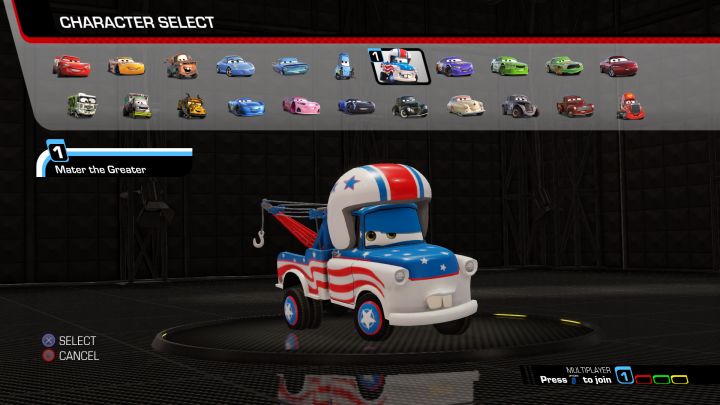Image resolution: width=720 pixels, height=405 pixels.
Task: Choose the dark red sedan character
Action: [618, 67]
